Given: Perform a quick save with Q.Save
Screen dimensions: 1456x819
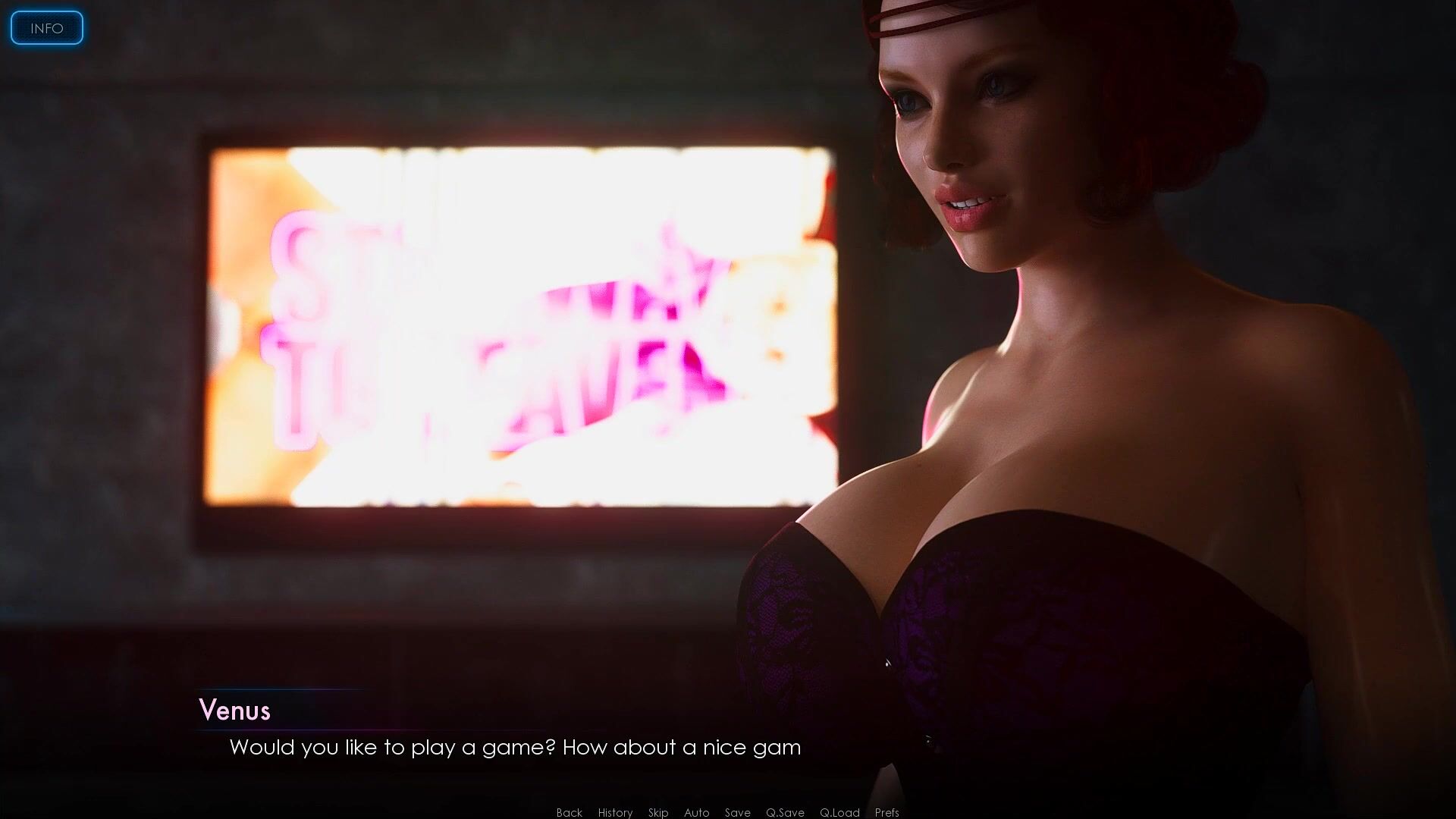Looking at the screenshot, I should pyautogui.click(x=785, y=812).
